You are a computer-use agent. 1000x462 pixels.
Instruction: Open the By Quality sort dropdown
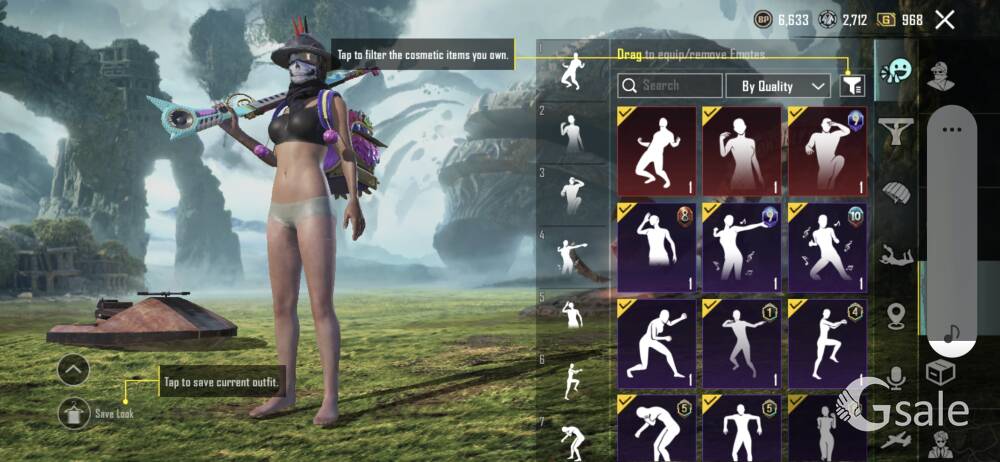point(778,86)
